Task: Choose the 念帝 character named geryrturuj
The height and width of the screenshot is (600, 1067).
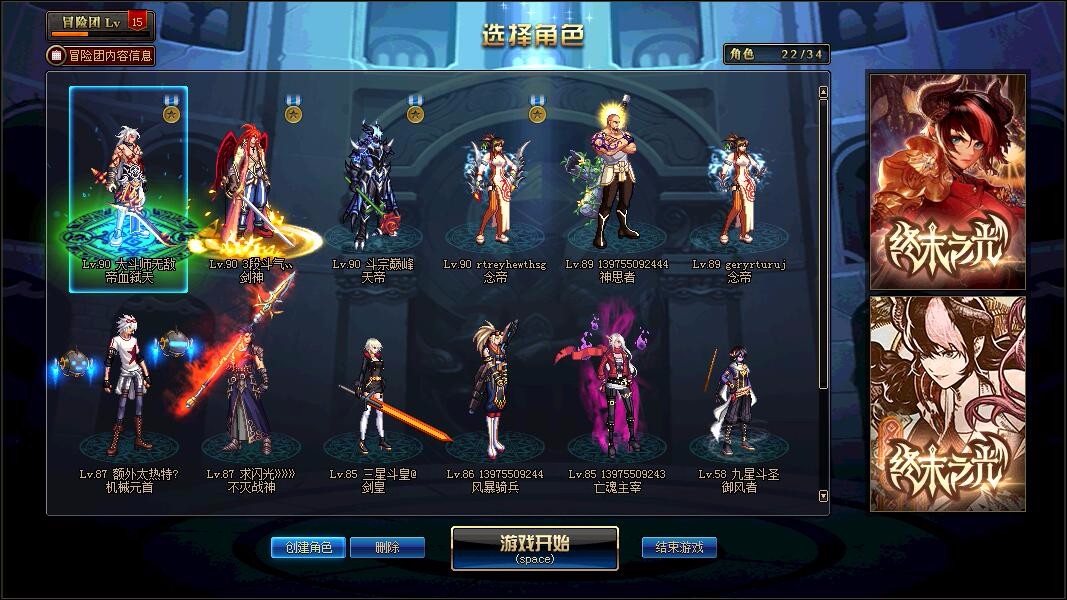Action: tap(739, 190)
